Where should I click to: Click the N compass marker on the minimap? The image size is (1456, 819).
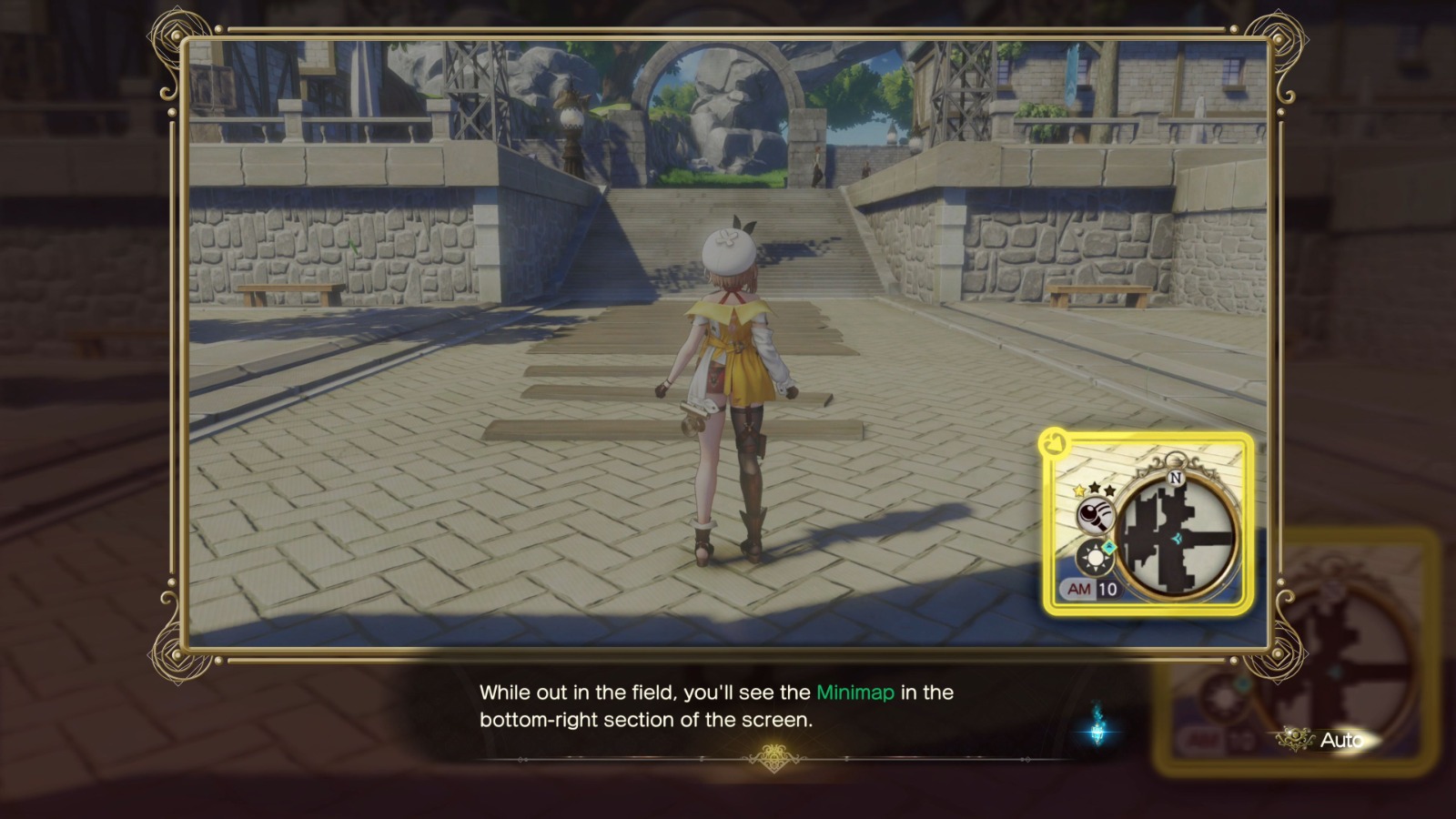pyautogui.click(x=1176, y=478)
